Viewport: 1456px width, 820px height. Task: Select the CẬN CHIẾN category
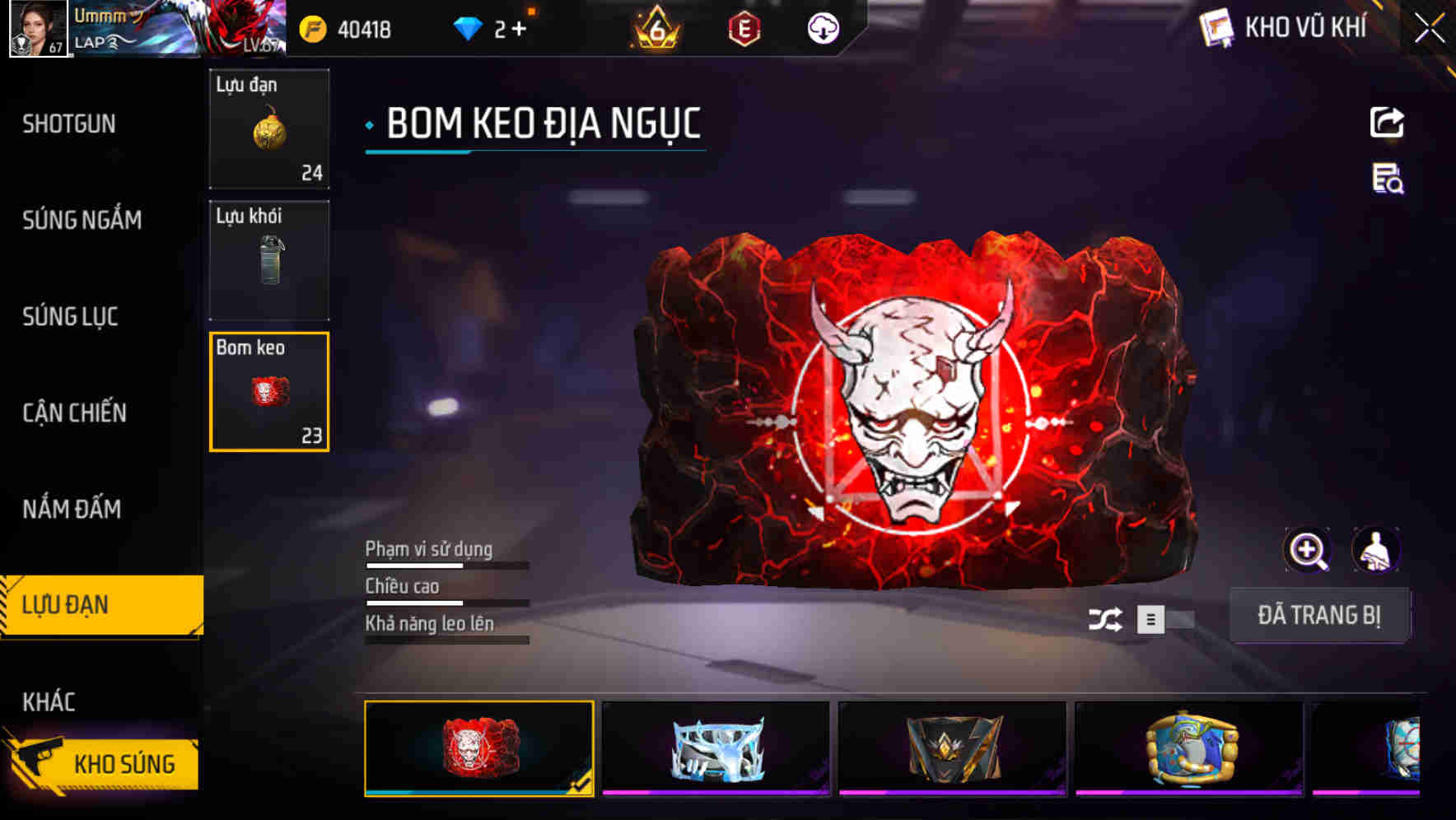coord(72,412)
